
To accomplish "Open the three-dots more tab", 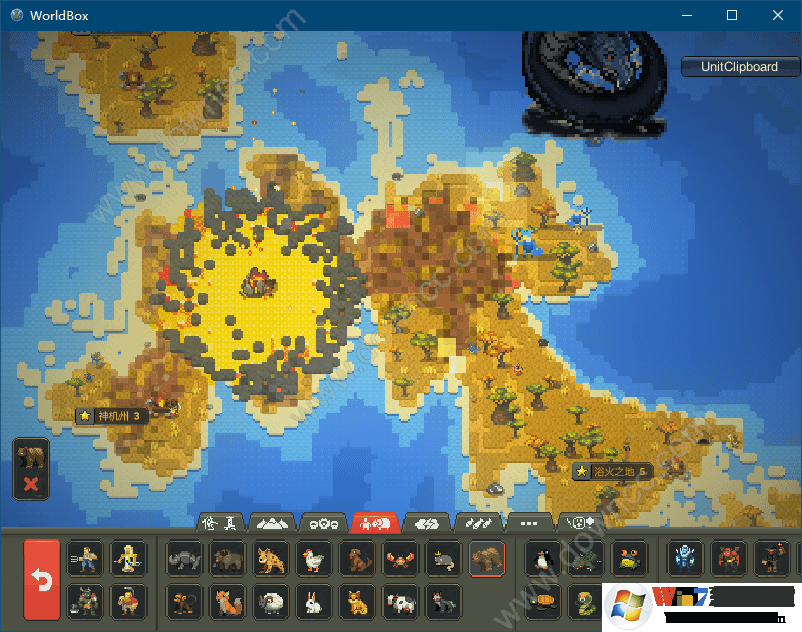I will tap(530, 522).
